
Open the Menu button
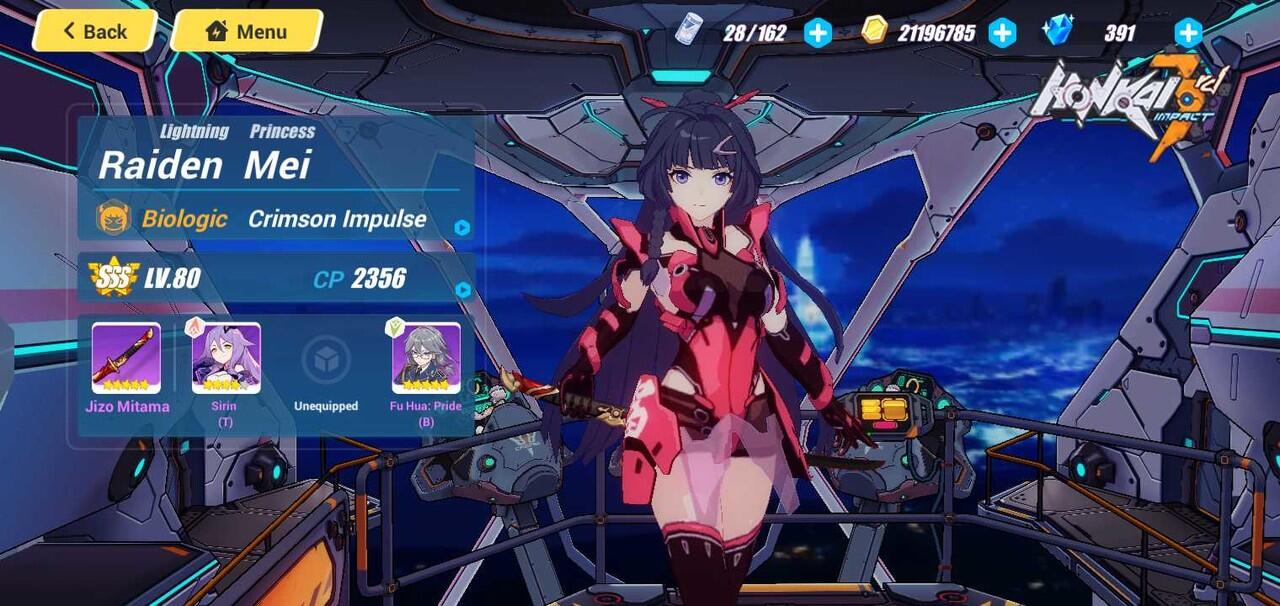tap(246, 31)
